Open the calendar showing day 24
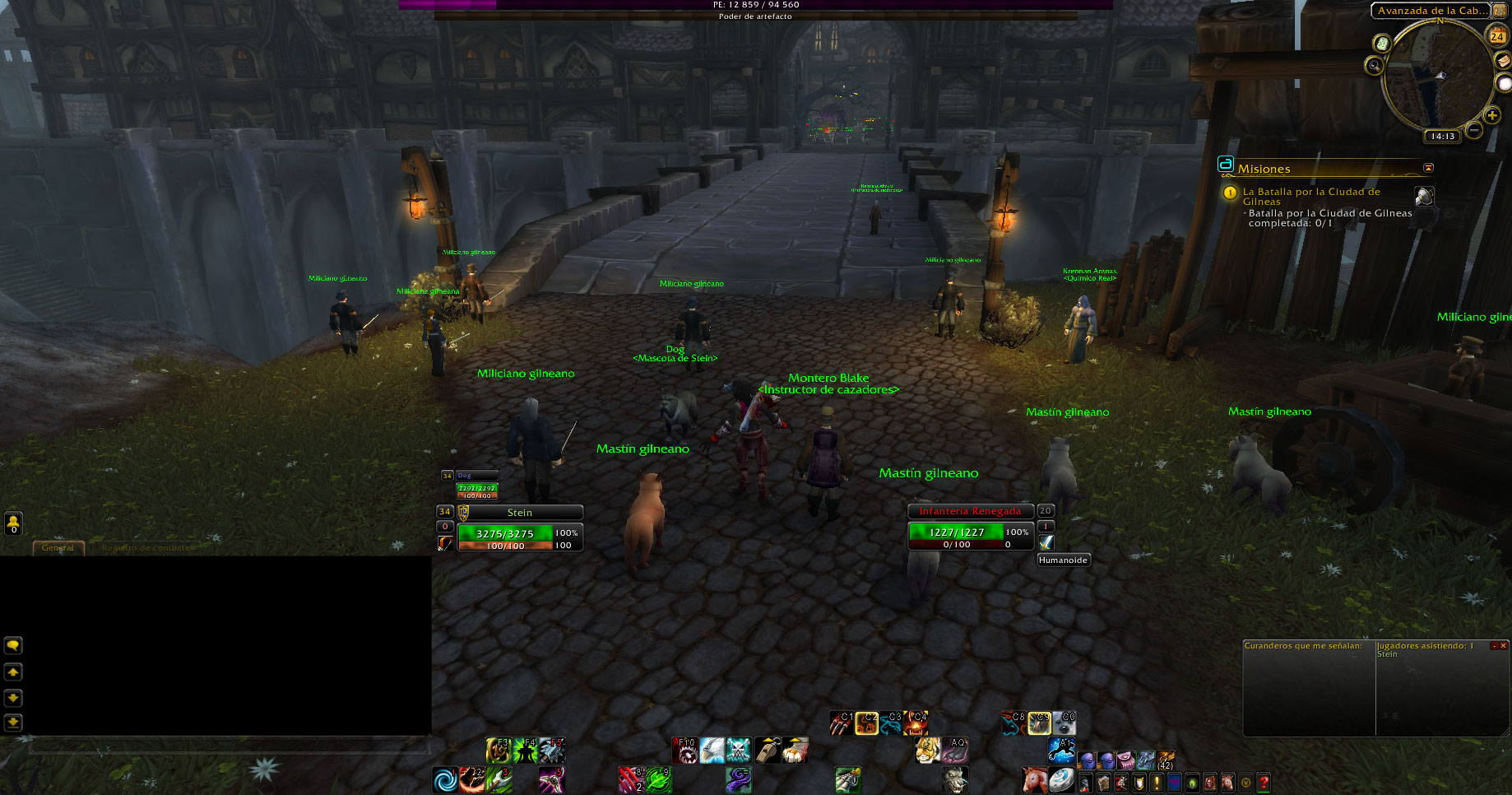 point(1497,36)
